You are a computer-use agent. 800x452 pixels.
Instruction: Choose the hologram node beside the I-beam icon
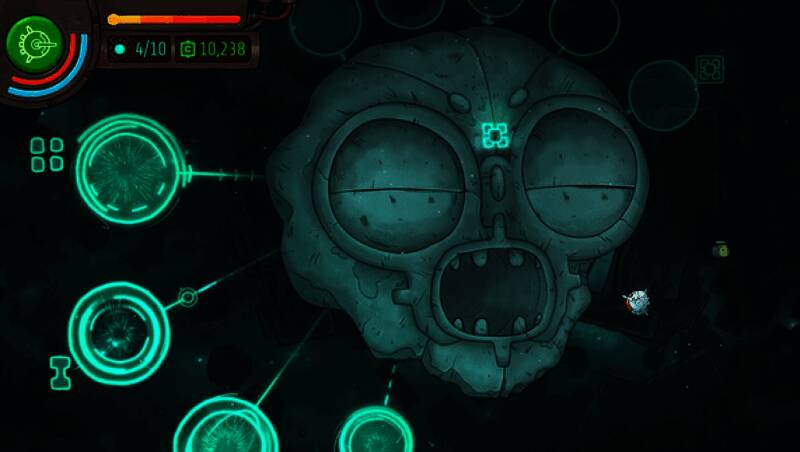pos(118,333)
